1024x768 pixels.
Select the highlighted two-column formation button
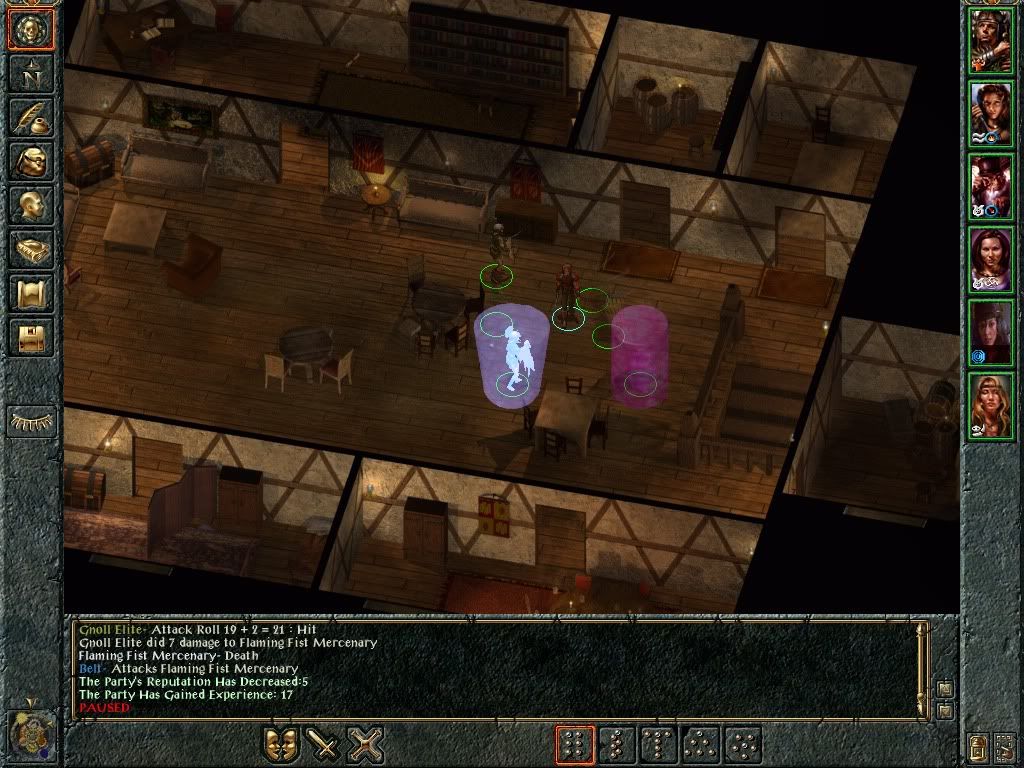tap(575, 745)
